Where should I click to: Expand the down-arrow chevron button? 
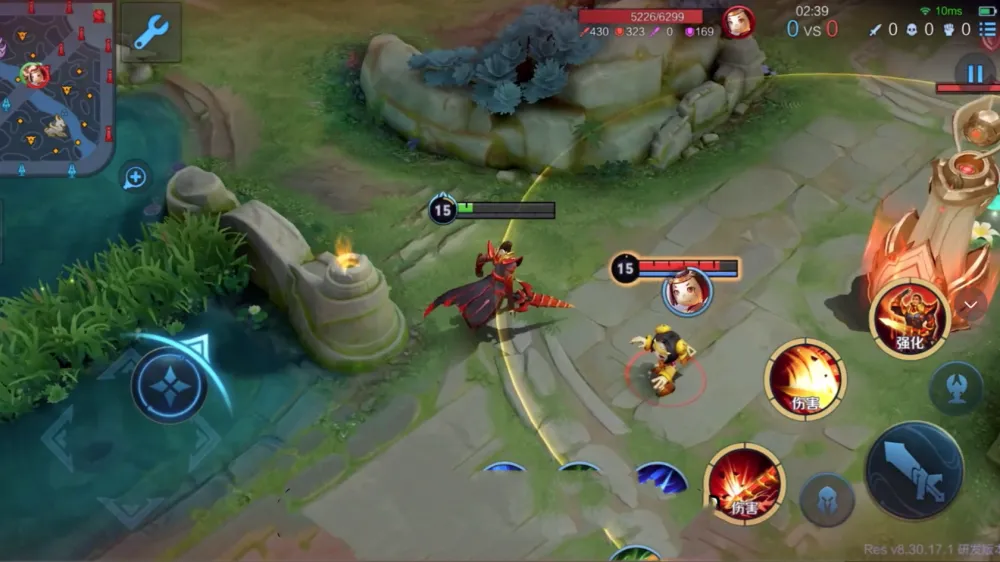coord(970,305)
